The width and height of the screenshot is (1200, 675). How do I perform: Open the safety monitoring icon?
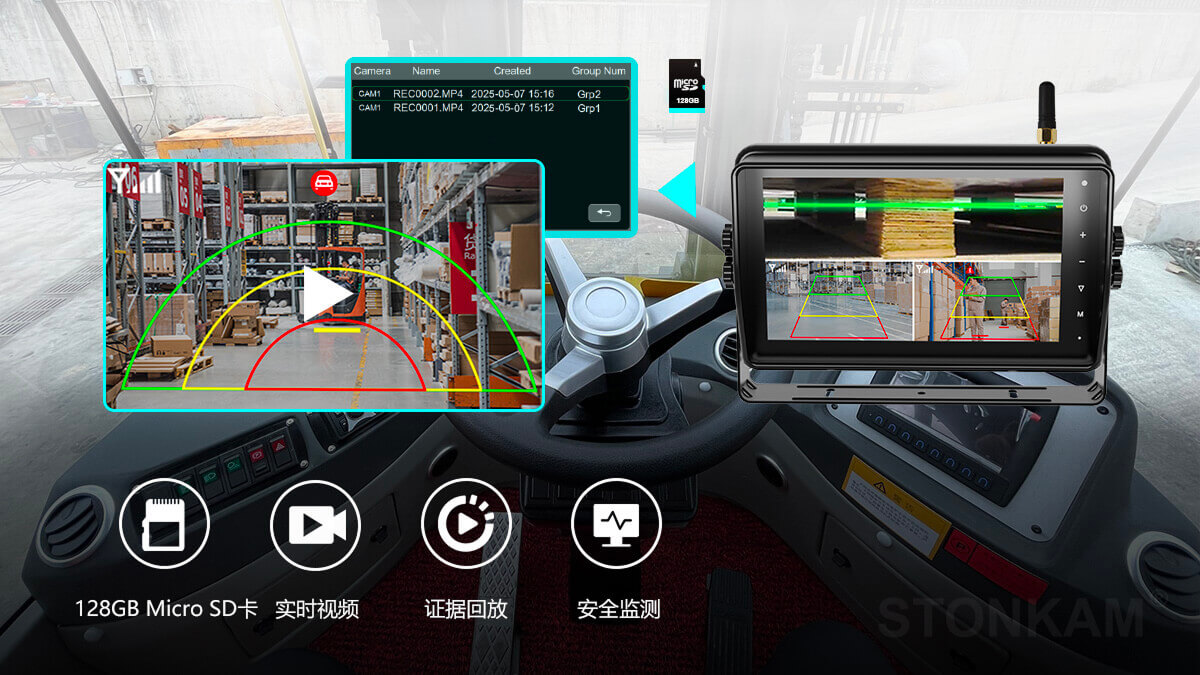[x=616, y=525]
